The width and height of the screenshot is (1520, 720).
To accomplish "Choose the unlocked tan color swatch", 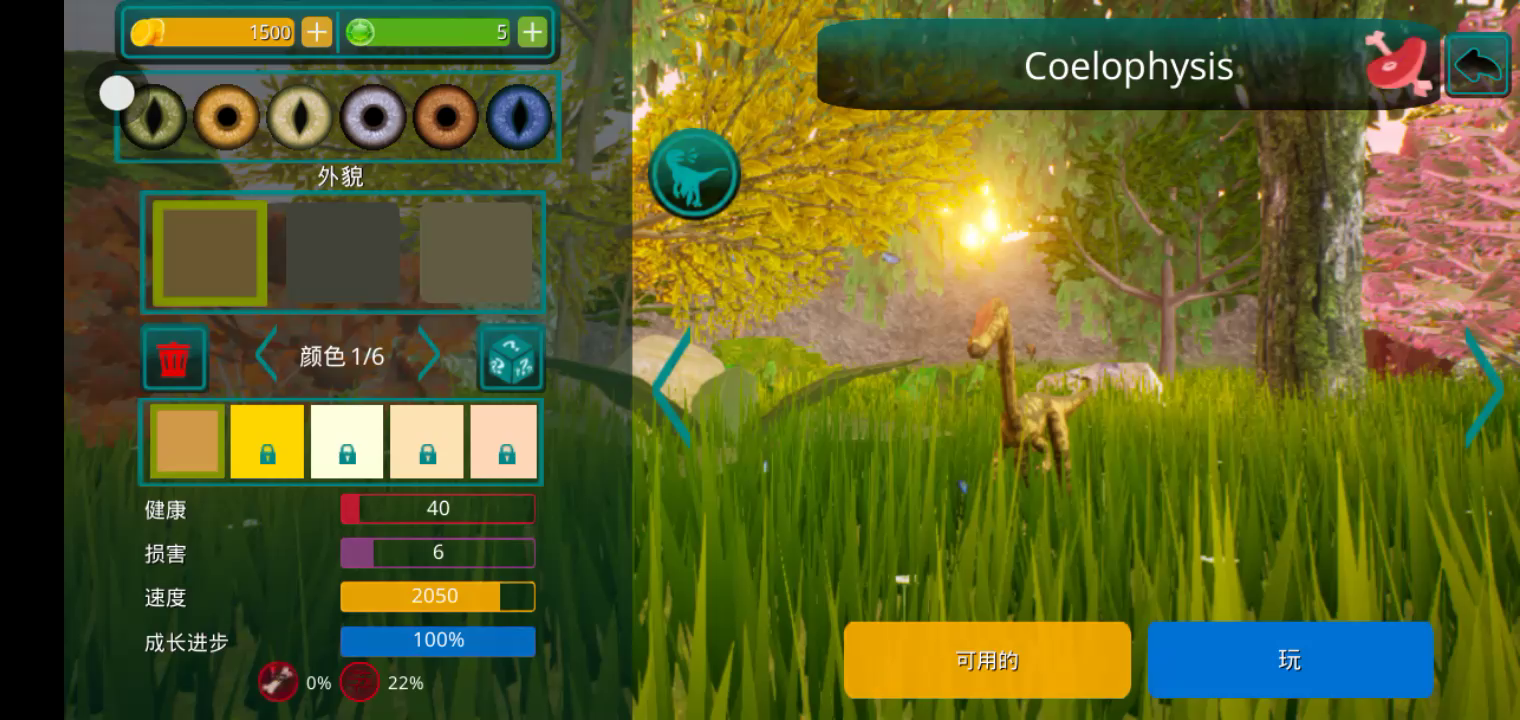I will [187, 441].
